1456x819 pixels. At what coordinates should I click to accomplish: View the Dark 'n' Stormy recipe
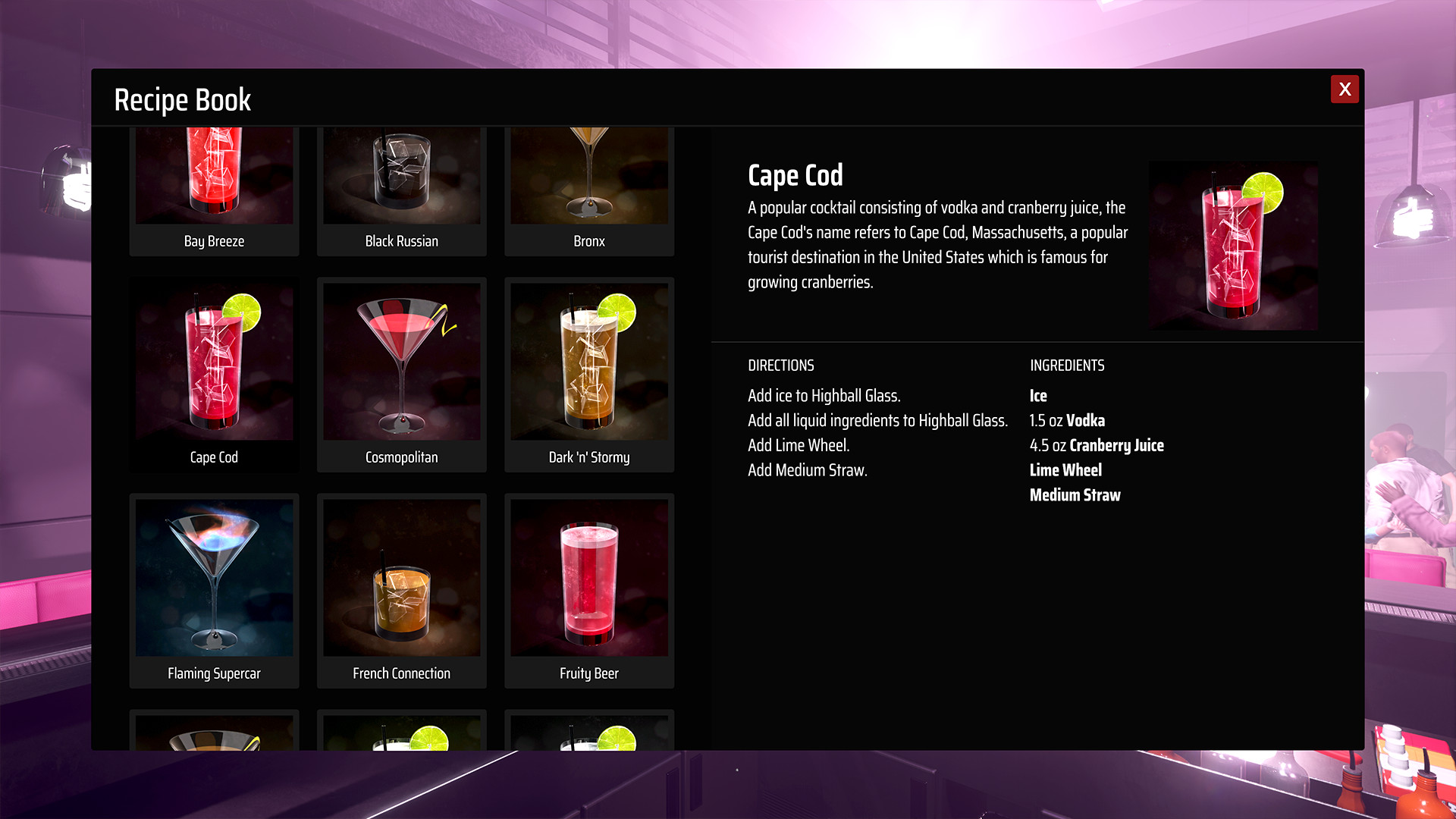coord(589,372)
